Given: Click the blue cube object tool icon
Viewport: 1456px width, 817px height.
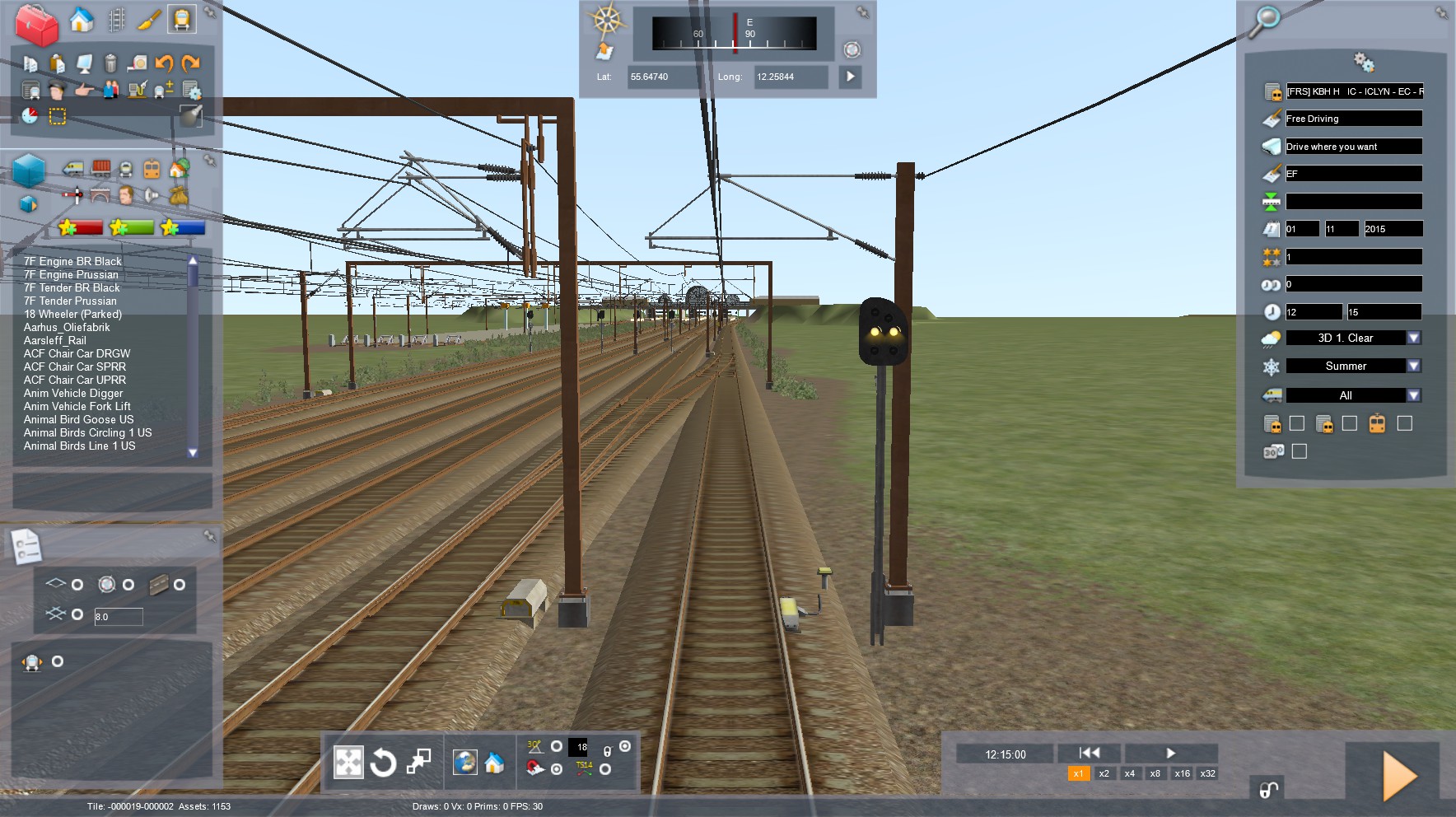Looking at the screenshot, I should click(x=30, y=170).
